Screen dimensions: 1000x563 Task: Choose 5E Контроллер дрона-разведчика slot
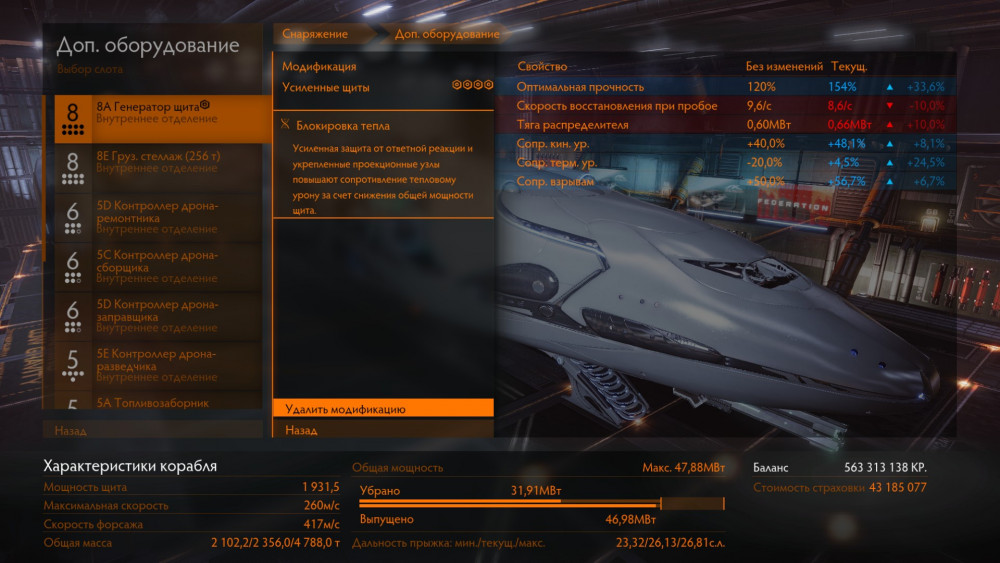[160, 364]
